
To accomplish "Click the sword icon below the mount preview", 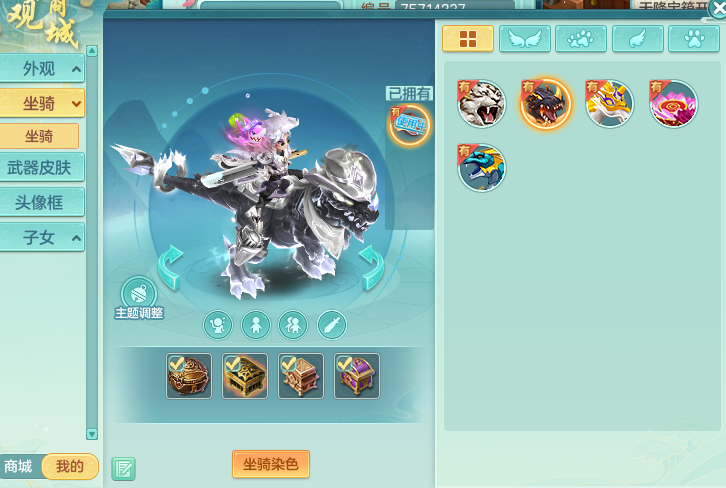I will tap(331, 324).
